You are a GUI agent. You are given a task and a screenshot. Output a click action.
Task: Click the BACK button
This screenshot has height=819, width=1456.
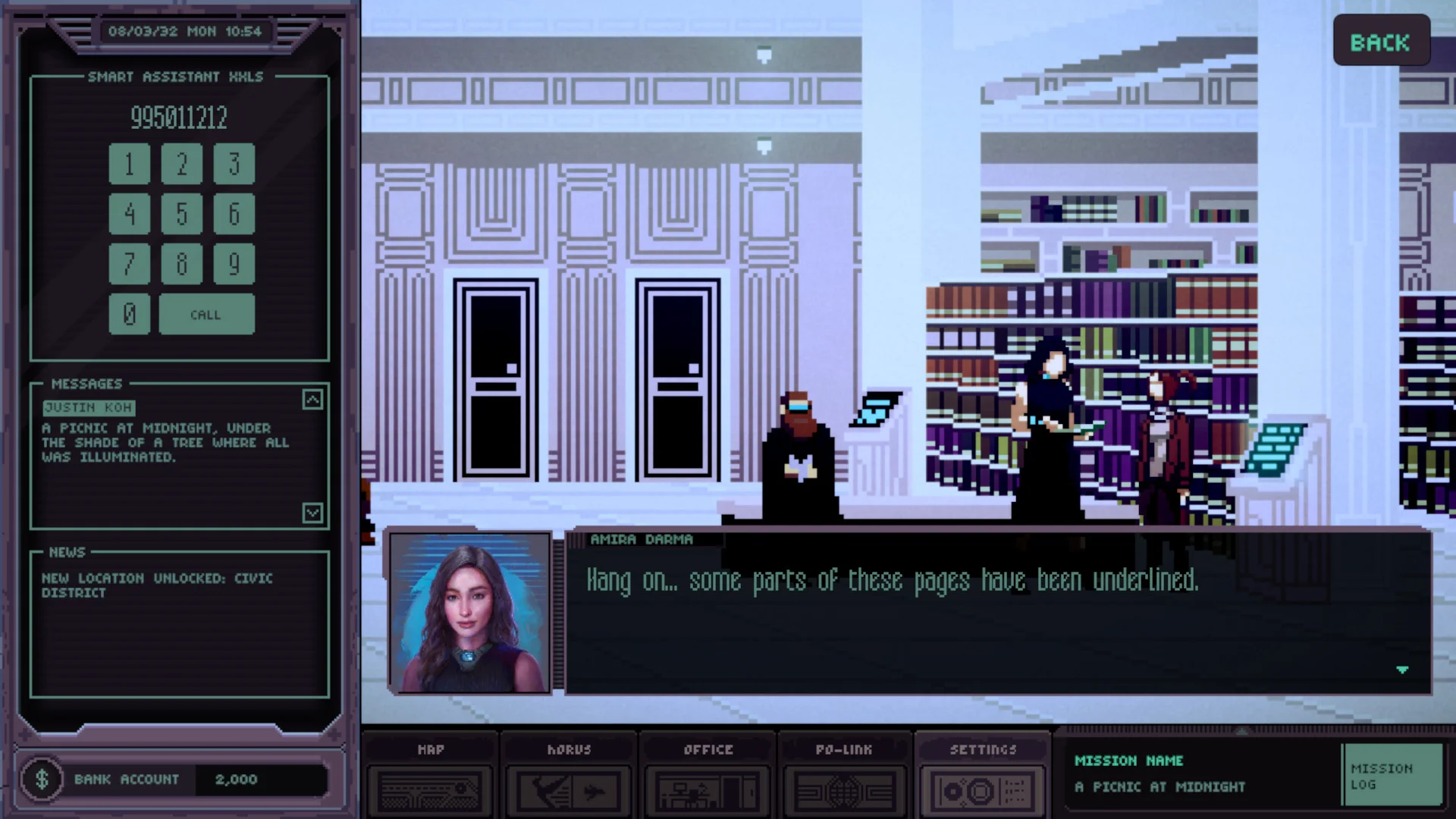coord(1381,42)
